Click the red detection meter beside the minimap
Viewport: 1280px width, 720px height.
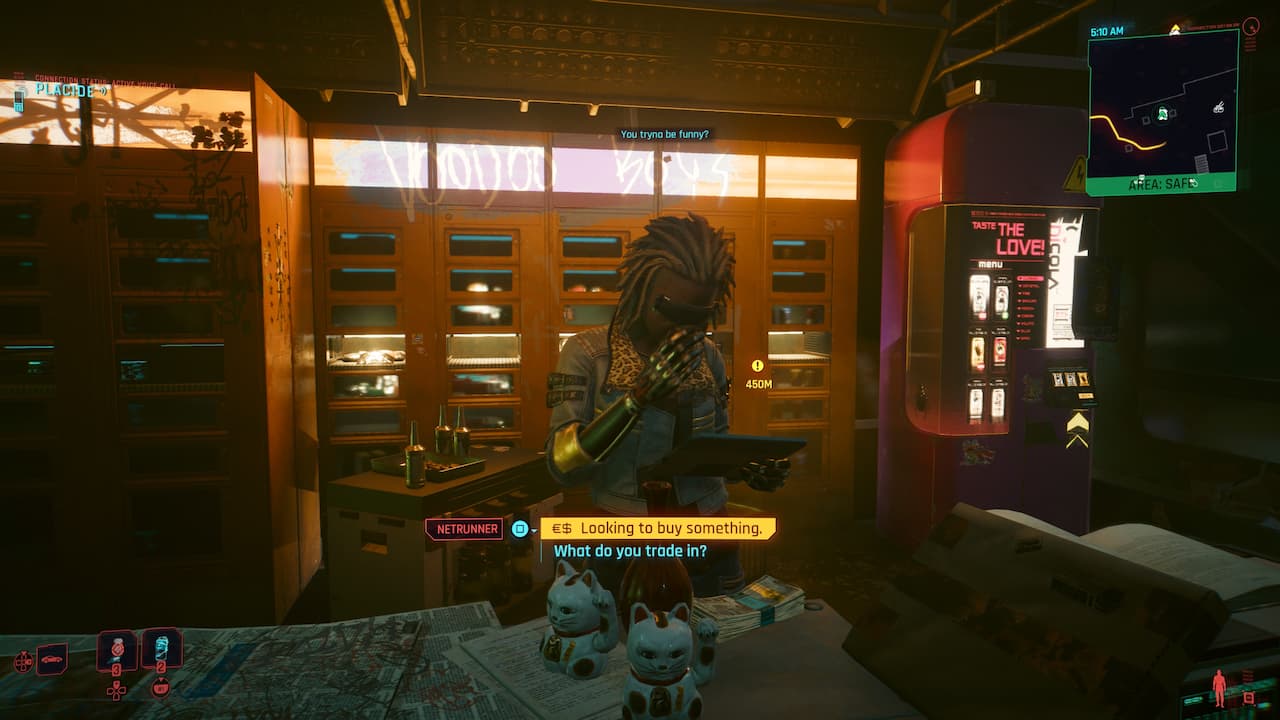click(x=1251, y=27)
